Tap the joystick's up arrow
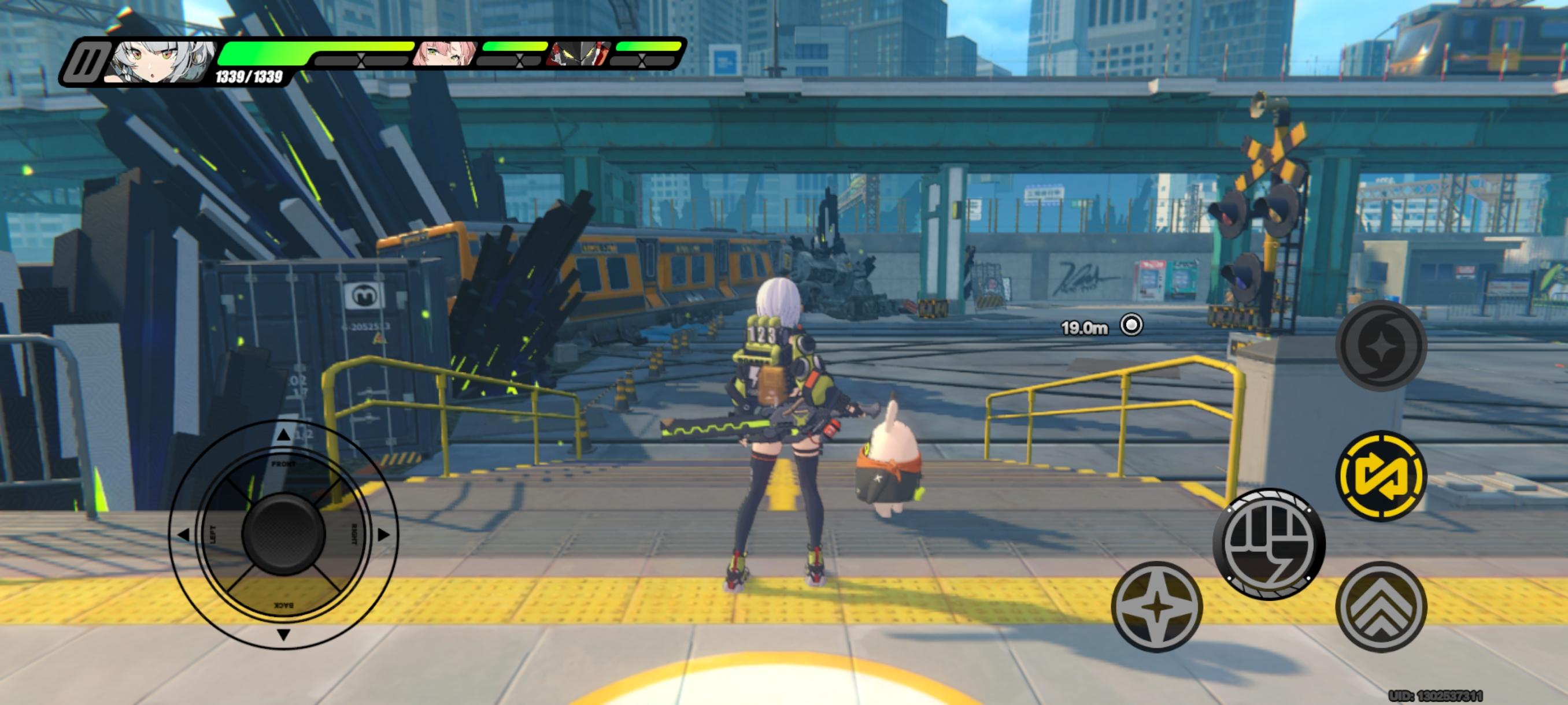 click(283, 435)
